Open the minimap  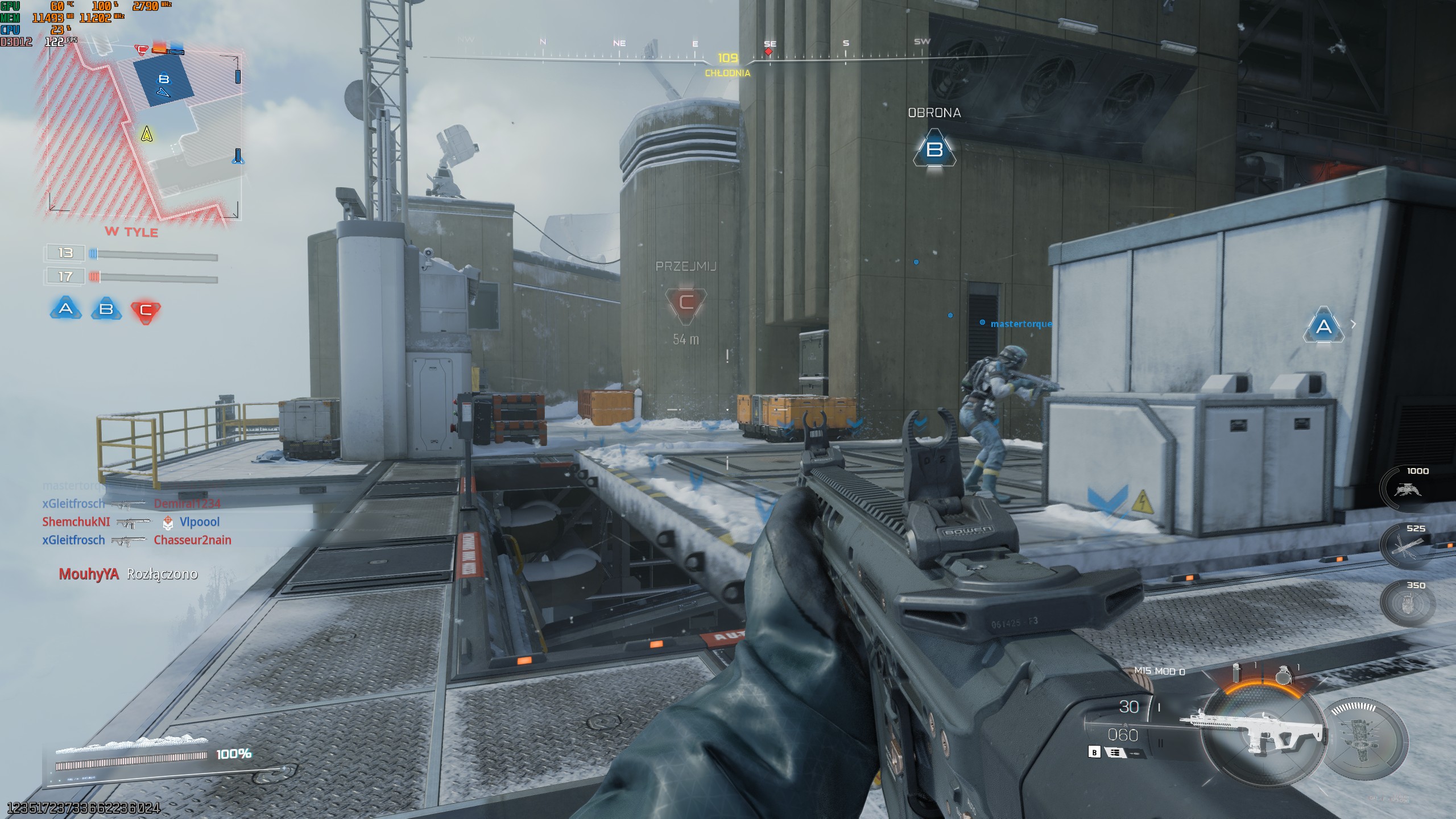143,134
